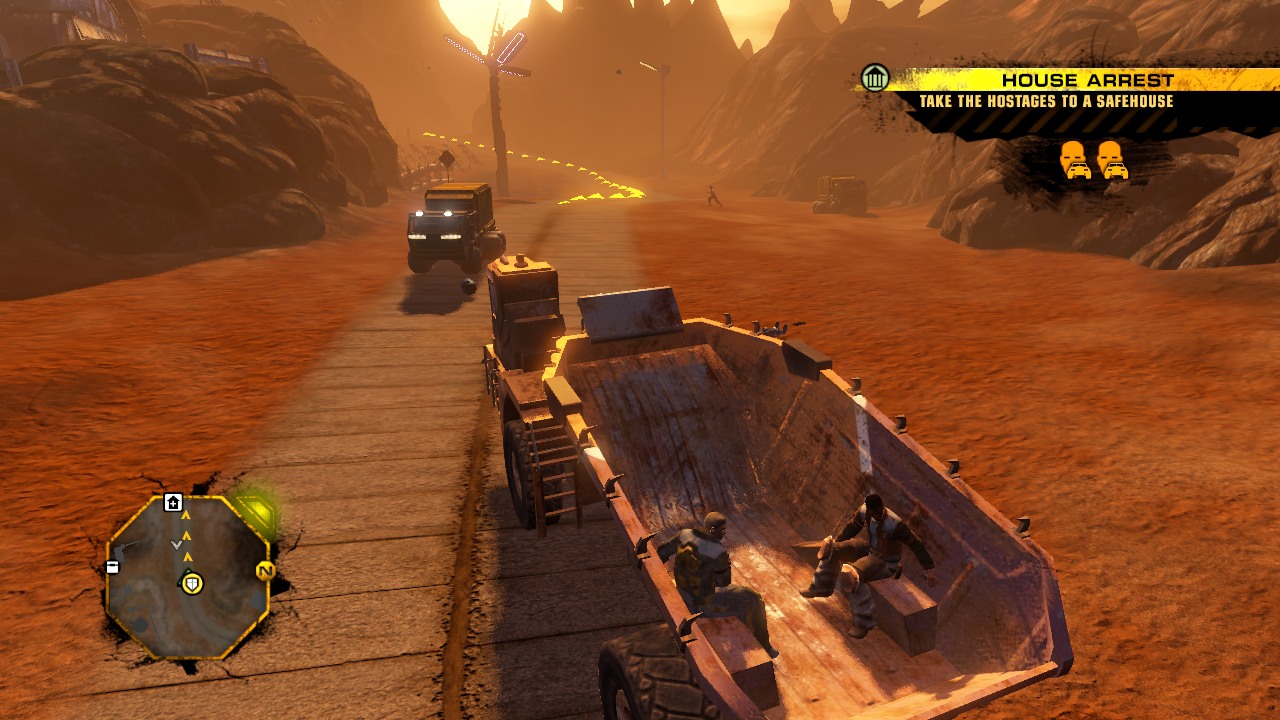Click the House Arrest mission objective banner

(x=1058, y=90)
